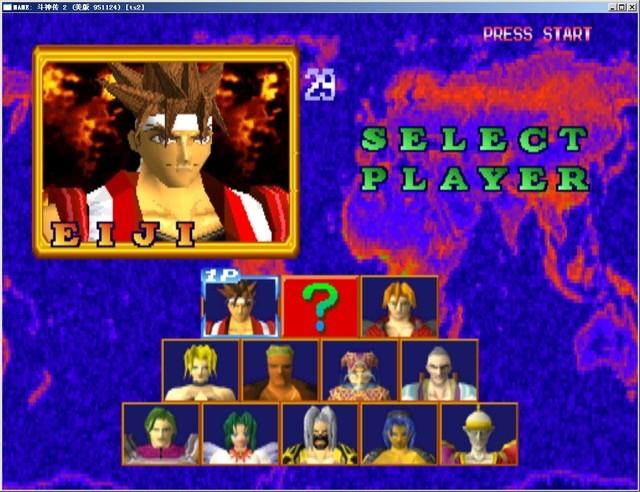
Task: Pick Fo, the old man in jester hat
Action: click(x=359, y=370)
